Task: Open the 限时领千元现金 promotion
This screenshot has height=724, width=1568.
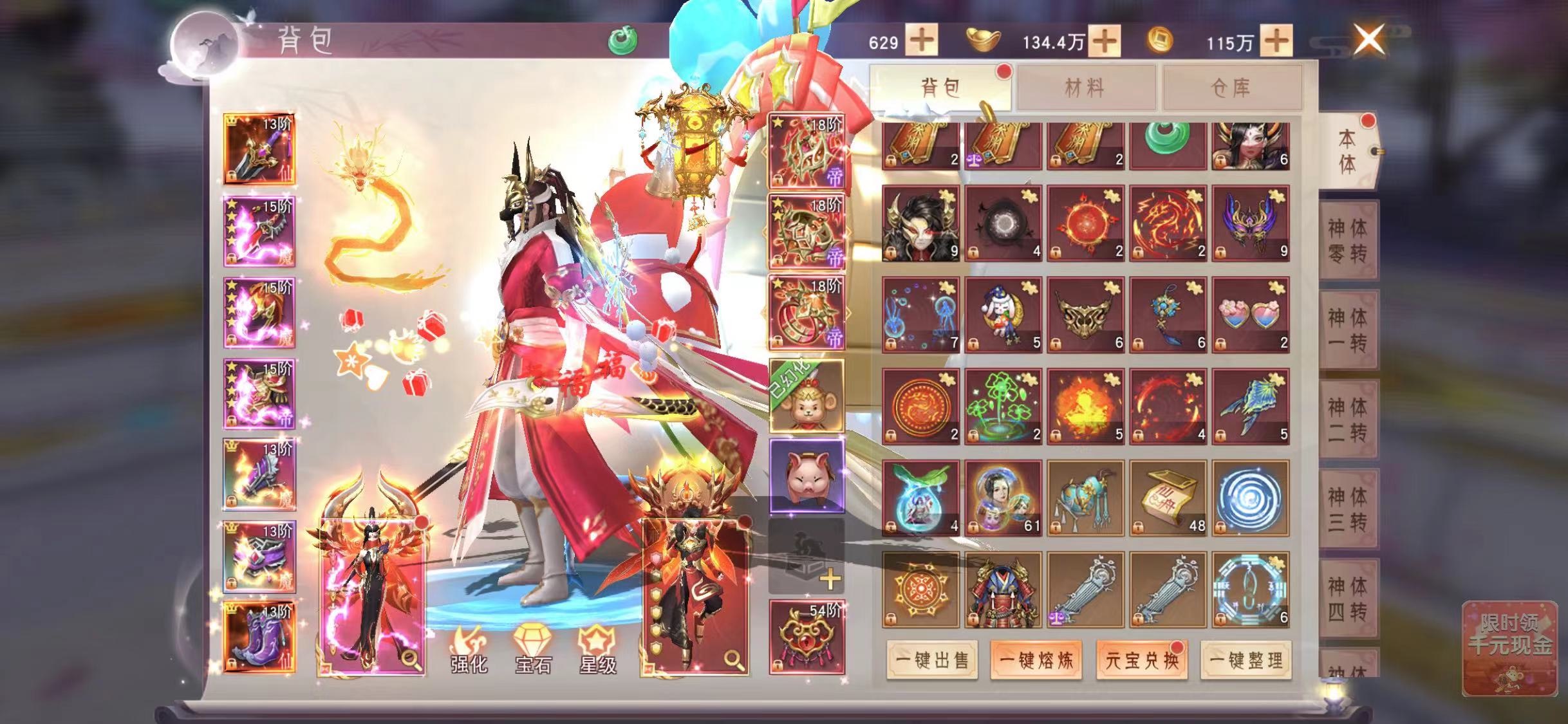Action: point(1509,649)
